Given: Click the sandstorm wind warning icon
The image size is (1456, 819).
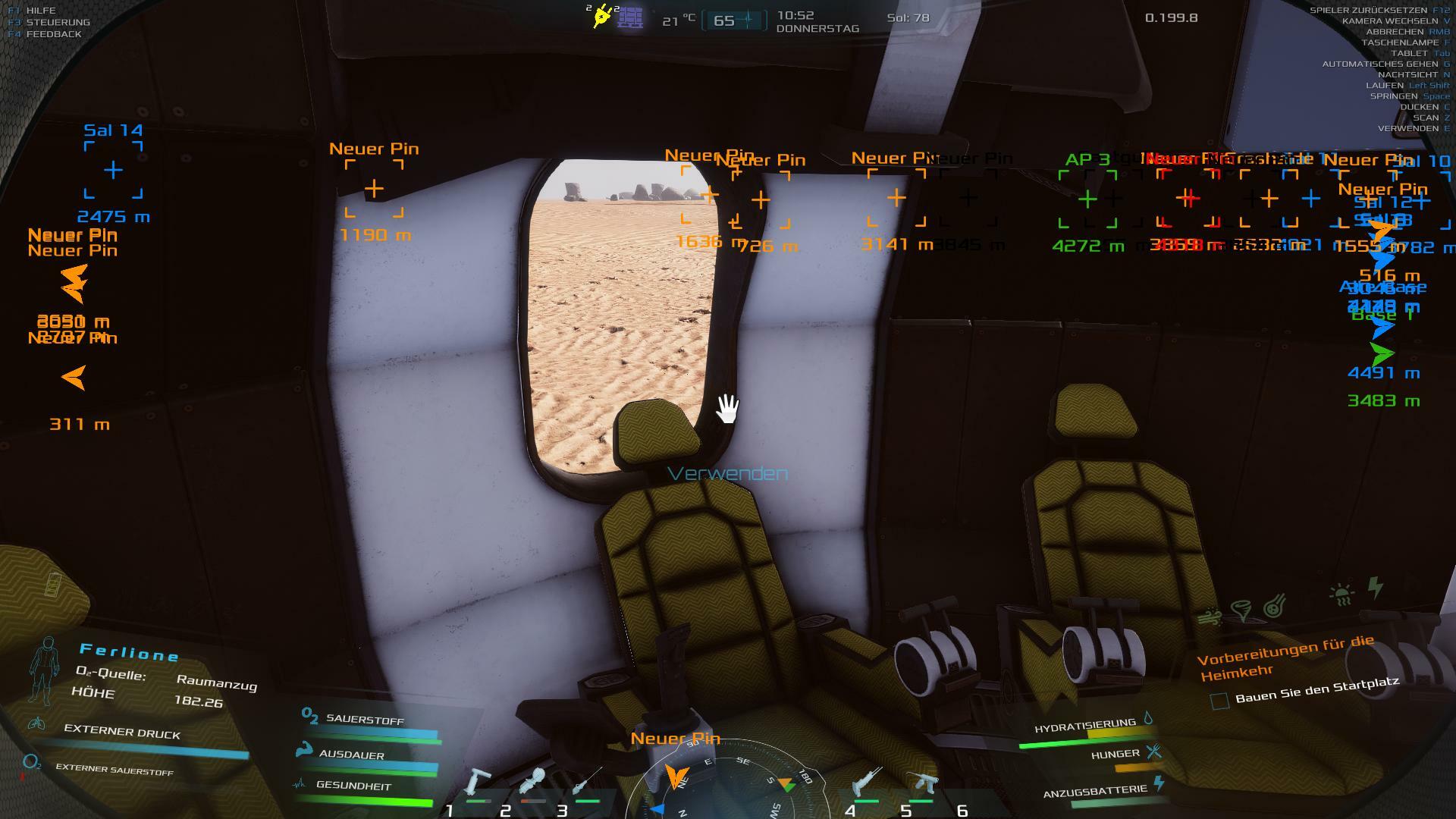Looking at the screenshot, I should click(1210, 617).
